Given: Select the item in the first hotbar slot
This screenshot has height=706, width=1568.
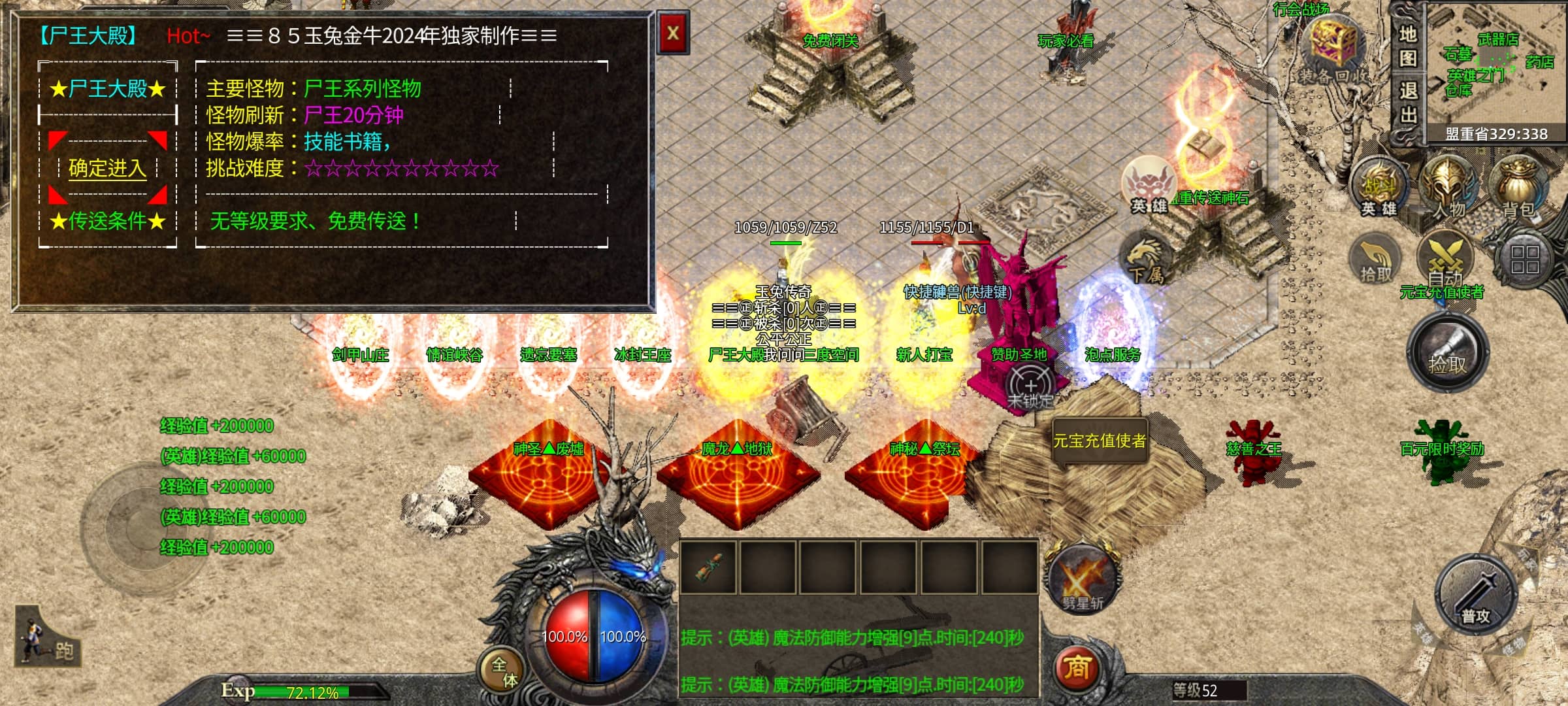Looking at the screenshot, I should click(708, 567).
